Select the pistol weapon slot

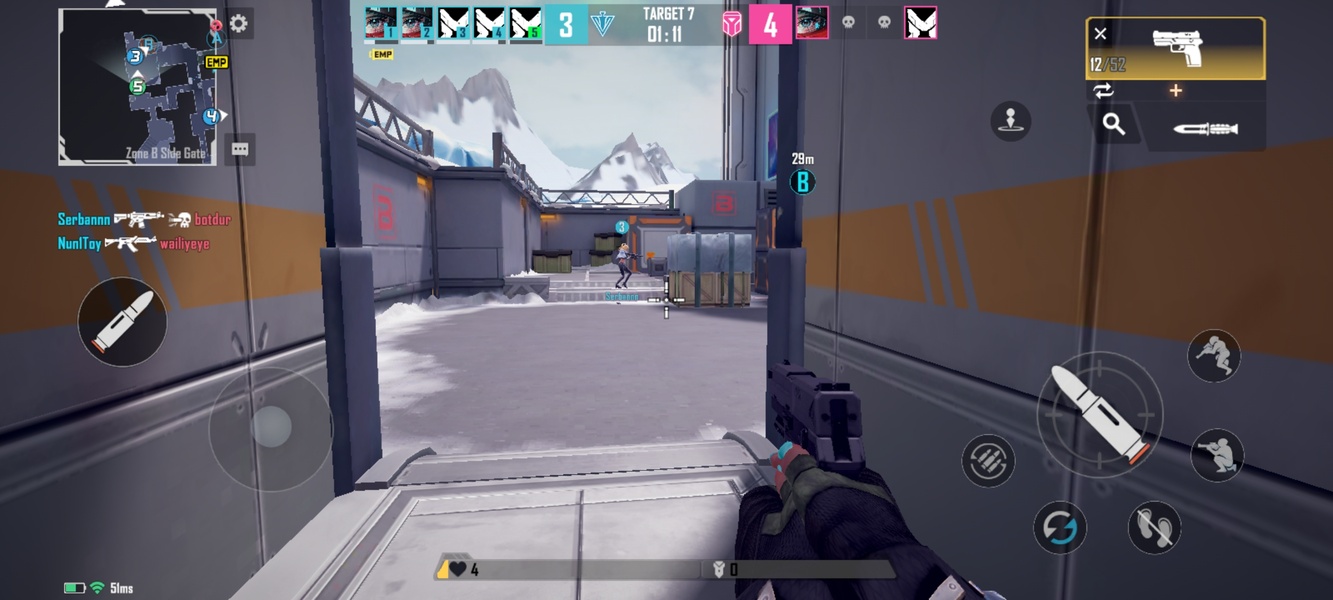coord(1176,48)
